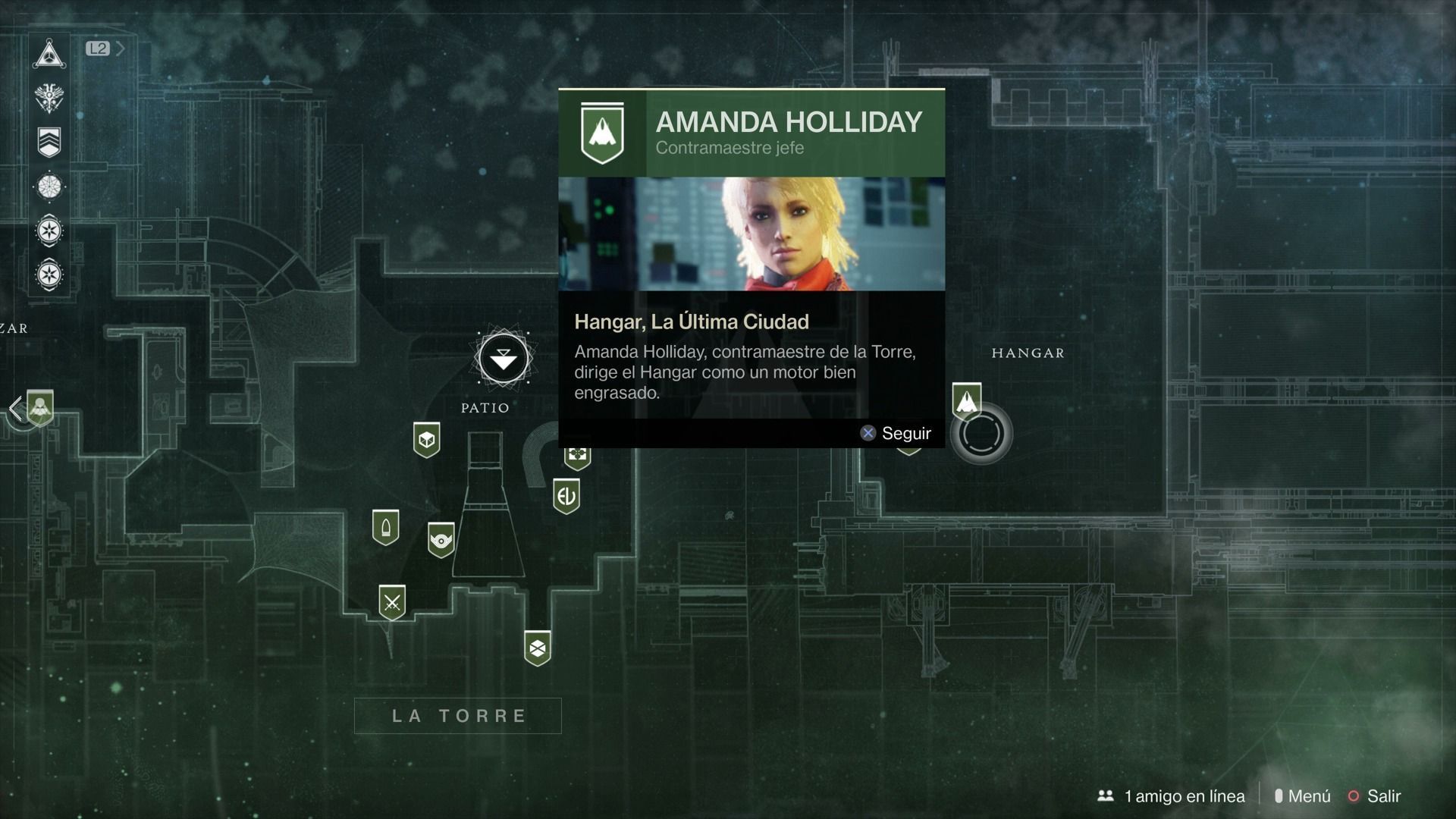Select the winged-eye vendor marker
1456x819 pixels.
[441, 540]
